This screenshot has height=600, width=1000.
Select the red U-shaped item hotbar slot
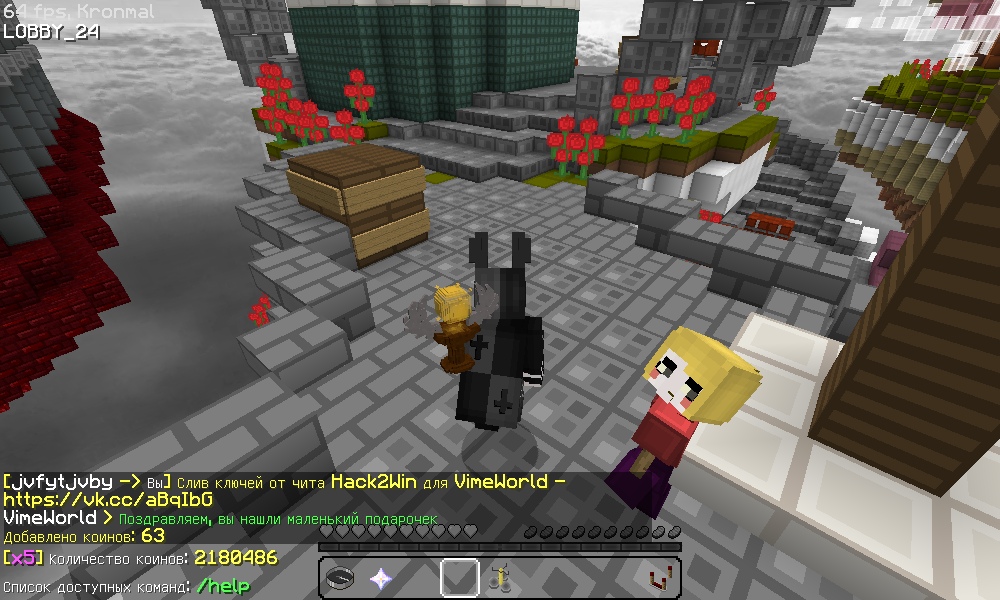coord(659,578)
